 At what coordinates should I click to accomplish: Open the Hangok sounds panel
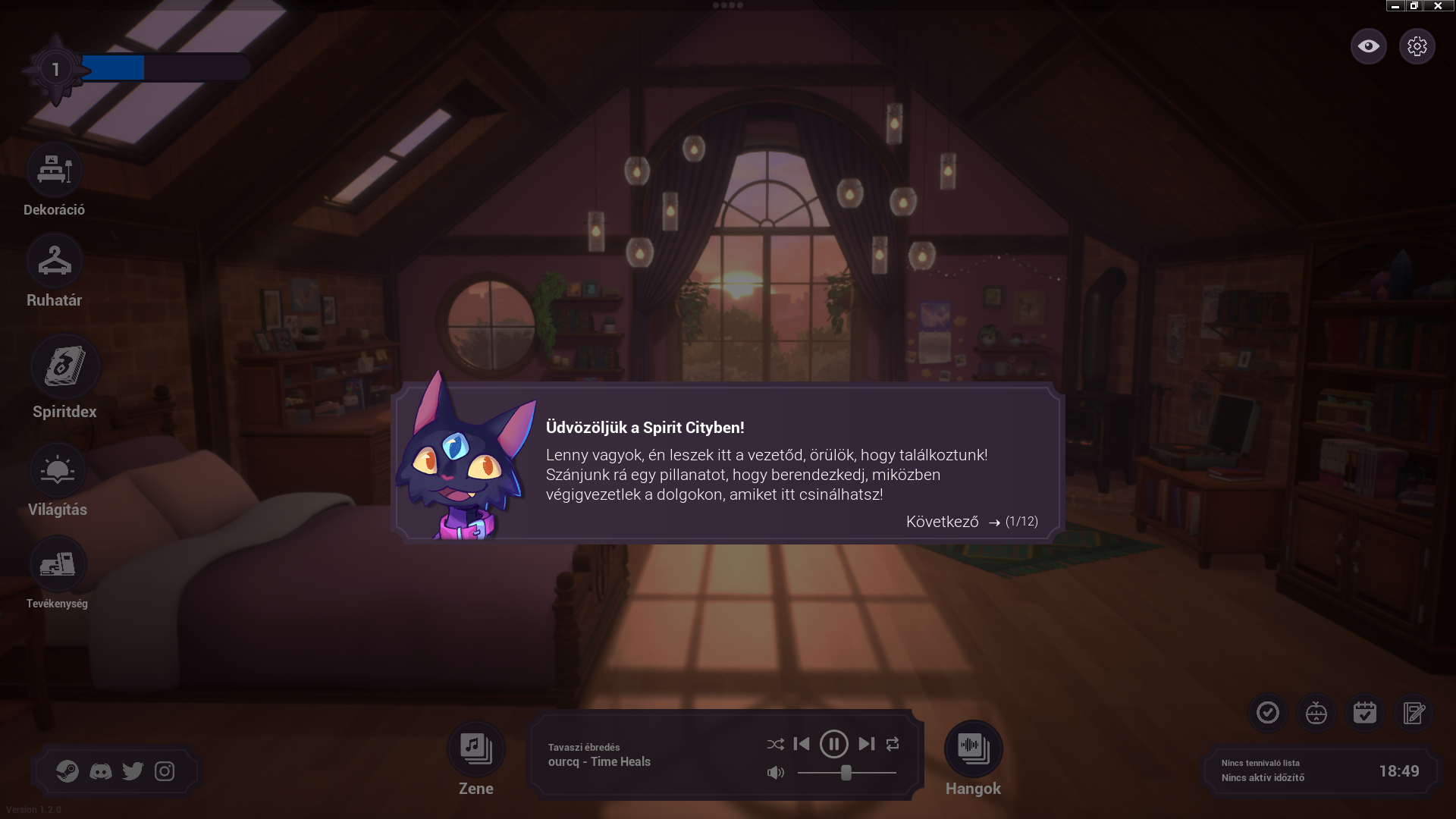pos(973,748)
